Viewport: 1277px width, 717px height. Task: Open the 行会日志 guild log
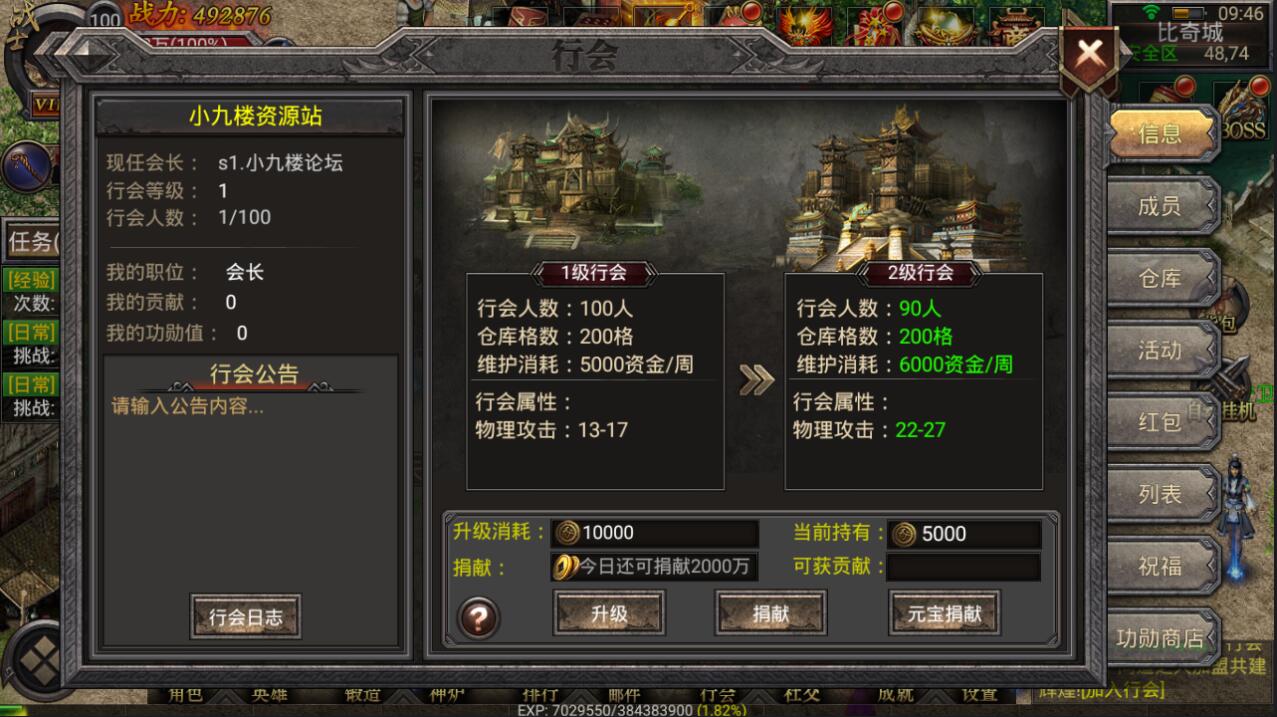tap(245, 617)
